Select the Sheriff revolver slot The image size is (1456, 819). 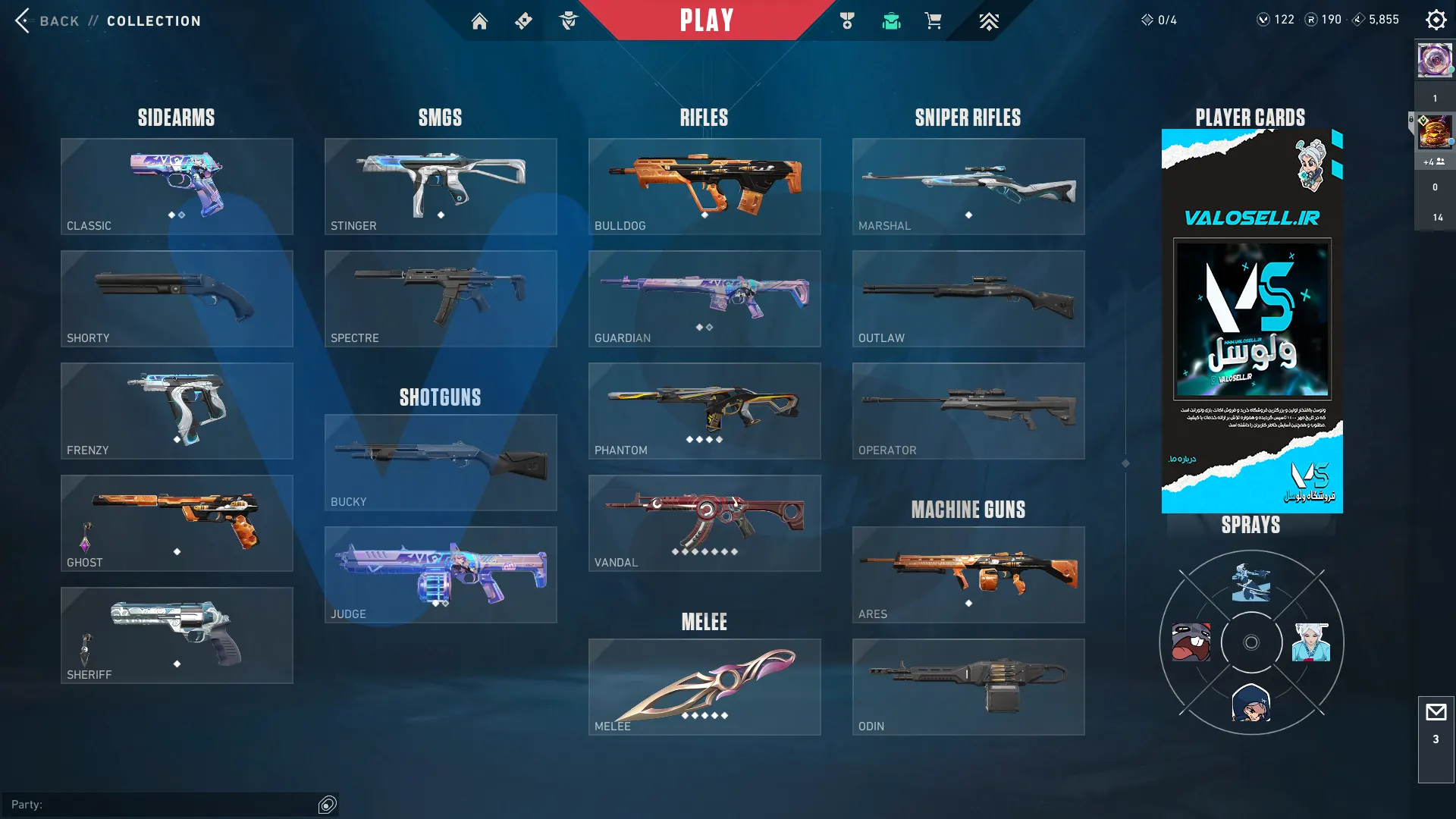coord(177,635)
